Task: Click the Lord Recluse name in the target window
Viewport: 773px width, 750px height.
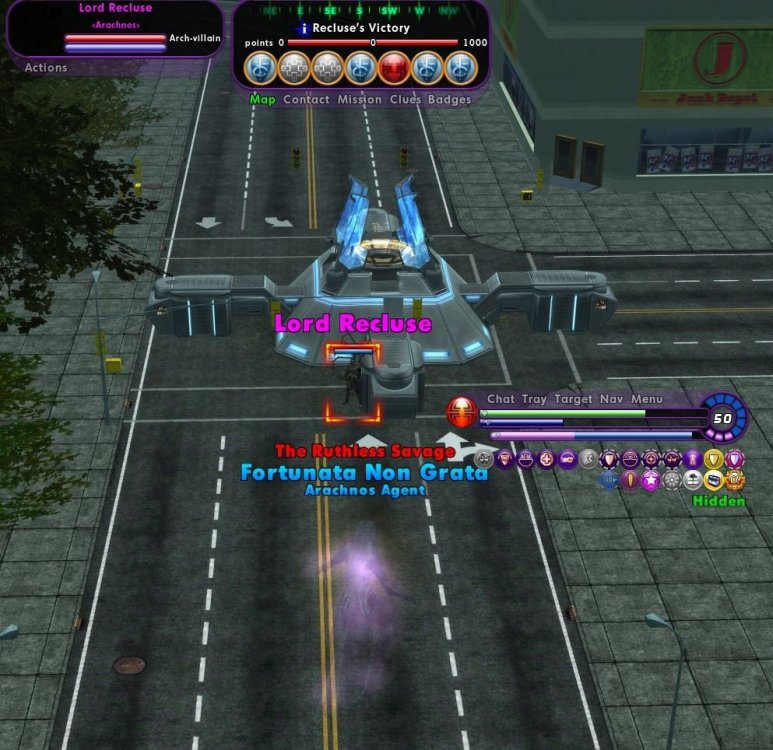Action: click(116, 9)
